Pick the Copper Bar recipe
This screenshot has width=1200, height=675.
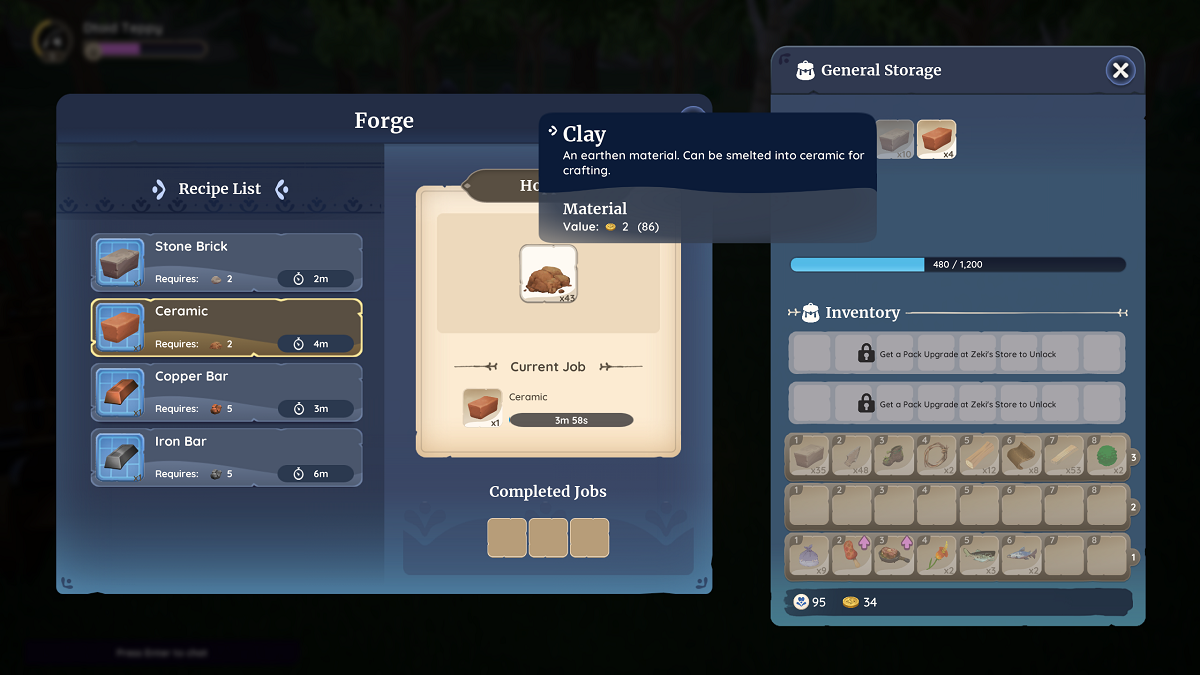[226, 393]
